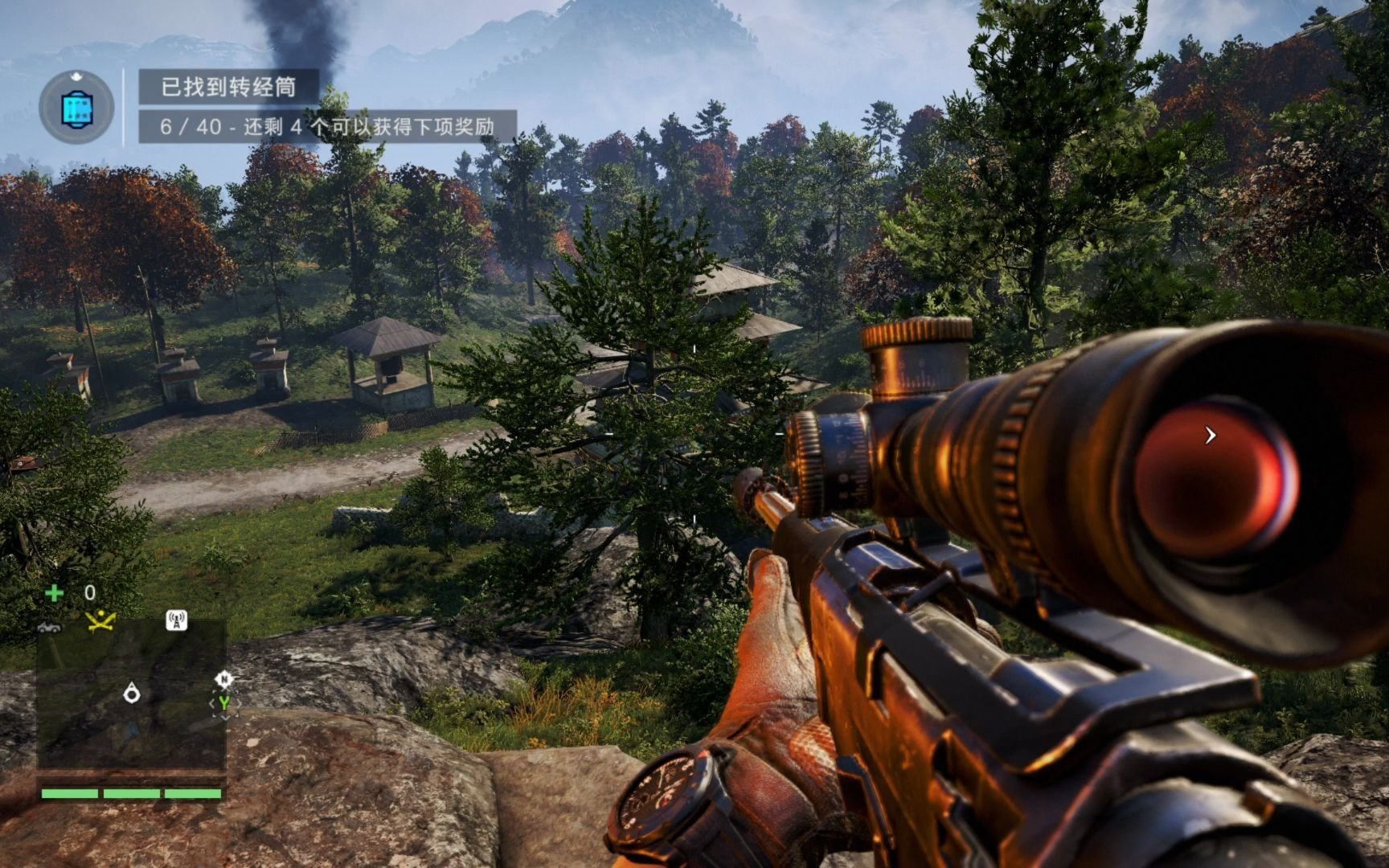Click the north N compass marker
The width and height of the screenshot is (1389, 868).
pyautogui.click(x=224, y=680)
